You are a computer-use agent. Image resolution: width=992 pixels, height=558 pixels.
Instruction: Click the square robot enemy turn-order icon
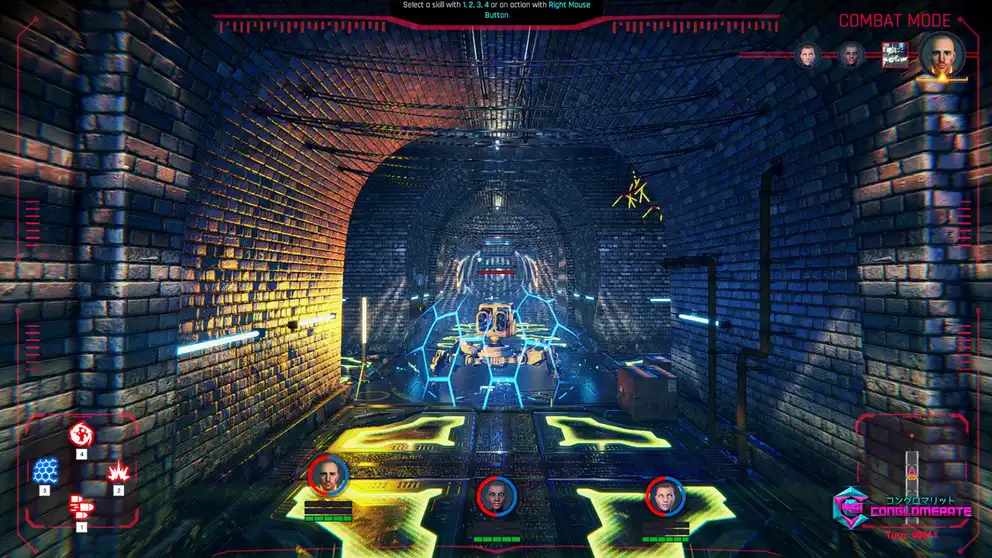pyautogui.click(x=894, y=55)
